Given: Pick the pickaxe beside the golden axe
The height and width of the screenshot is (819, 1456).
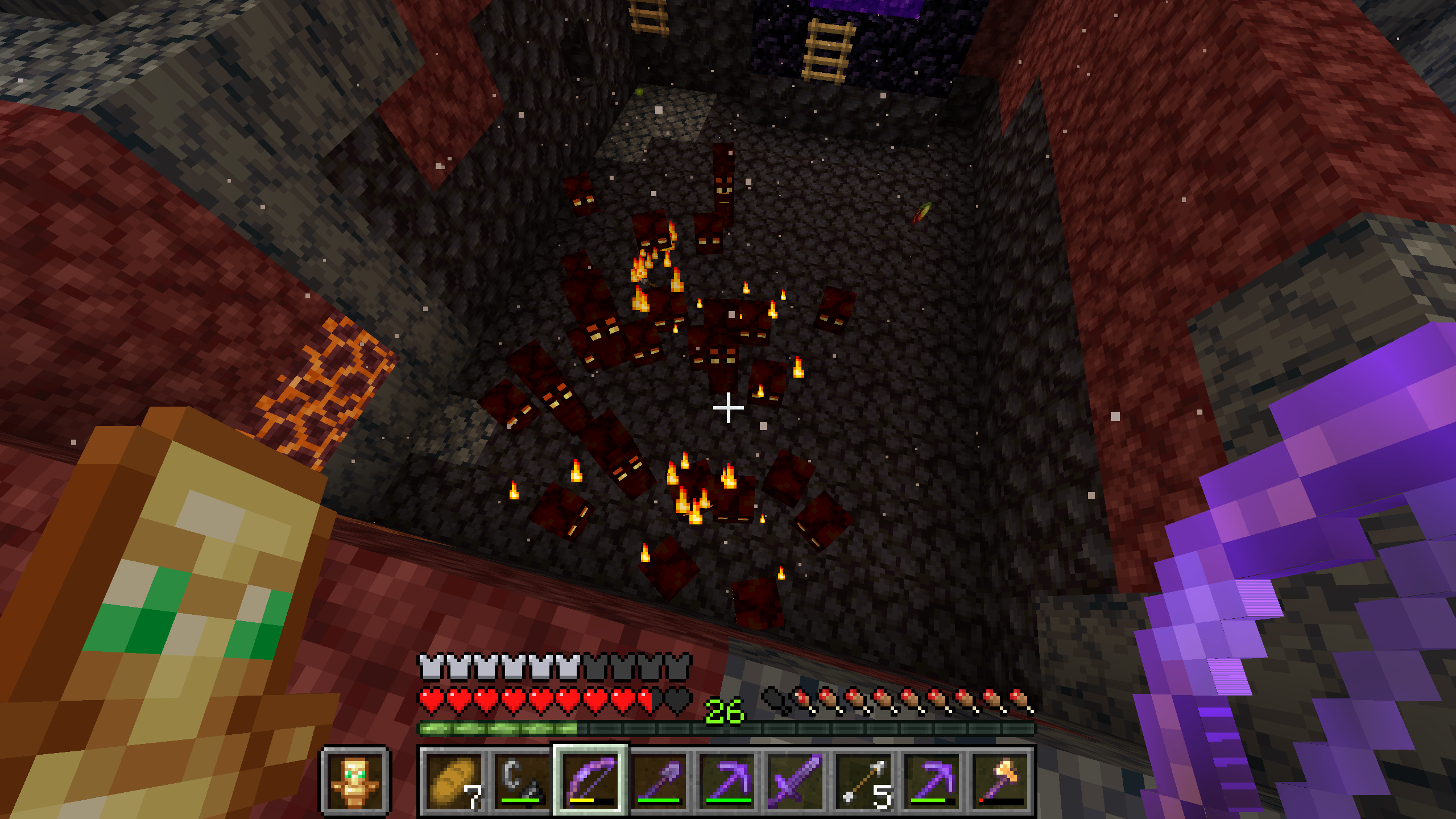Looking at the screenshot, I should [932, 780].
